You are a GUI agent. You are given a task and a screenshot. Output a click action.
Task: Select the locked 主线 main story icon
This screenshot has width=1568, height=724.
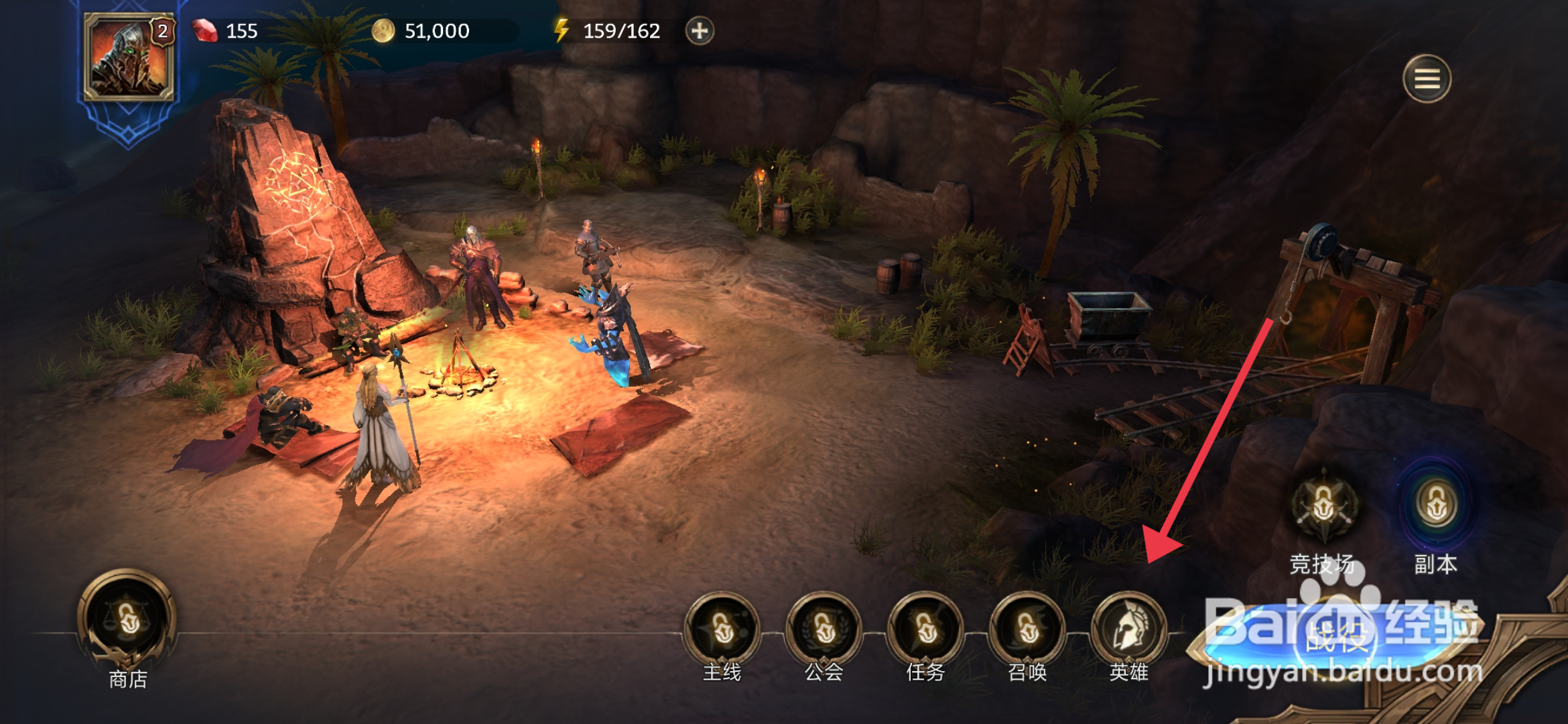click(722, 630)
